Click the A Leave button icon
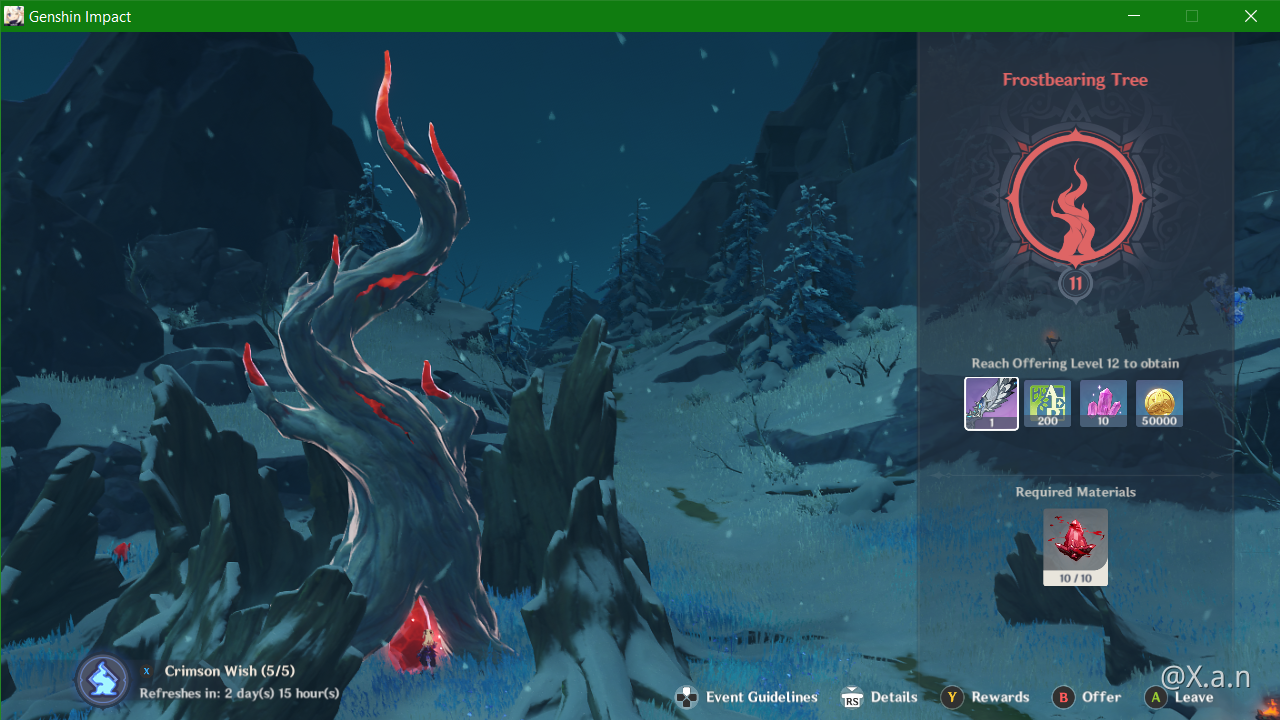This screenshot has height=720, width=1280. click(x=1155, y=697)
